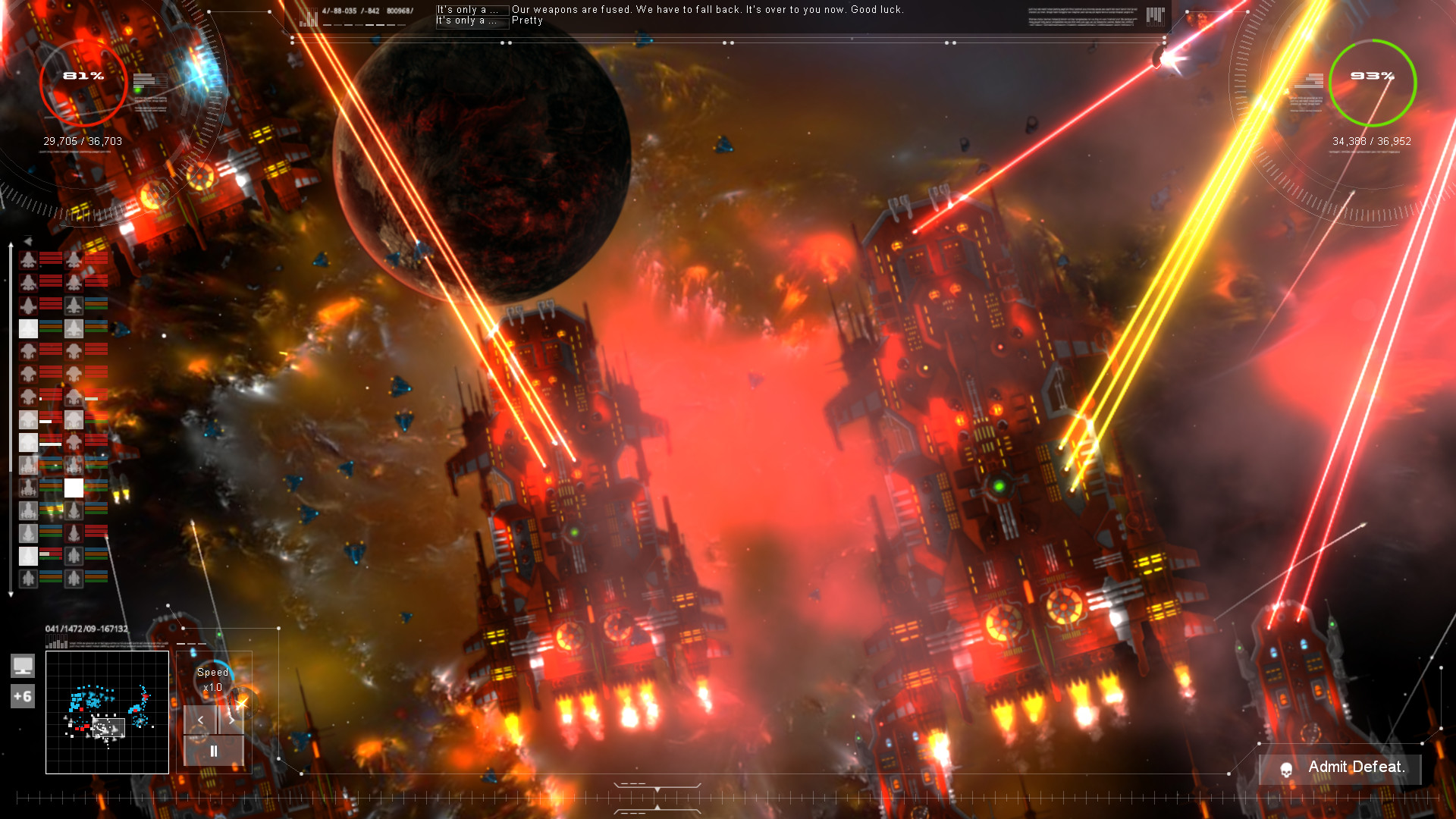
Task: Open the stats readout labeled 041/1472/09-167132
Action: pyautogui.click(x=87, y=628)
